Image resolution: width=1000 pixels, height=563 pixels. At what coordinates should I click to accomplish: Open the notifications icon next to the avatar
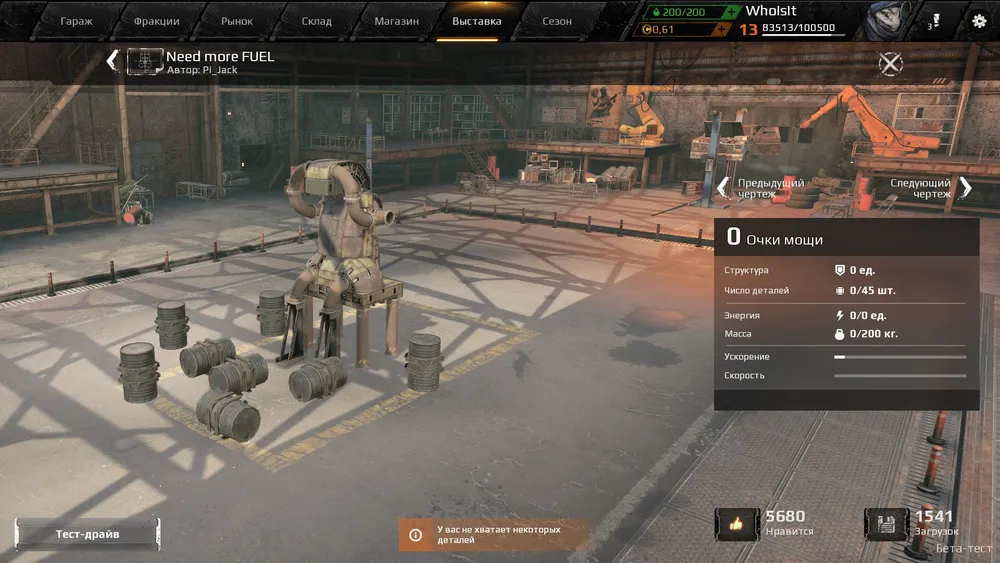934,20
